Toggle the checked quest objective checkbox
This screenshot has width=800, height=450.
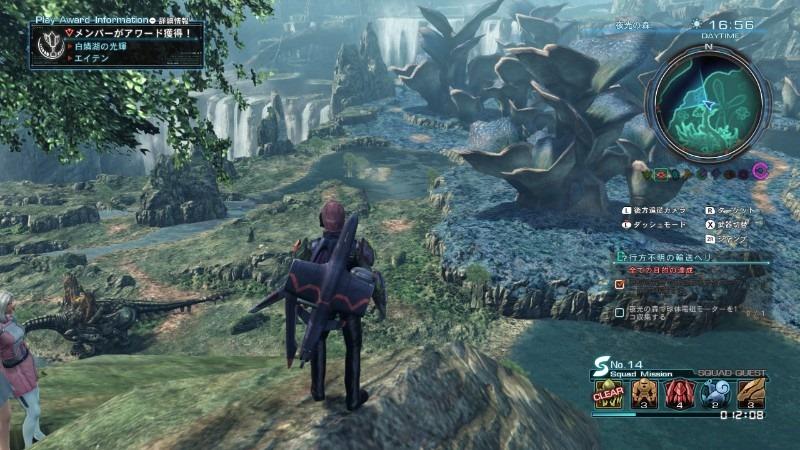pos(621,284)
